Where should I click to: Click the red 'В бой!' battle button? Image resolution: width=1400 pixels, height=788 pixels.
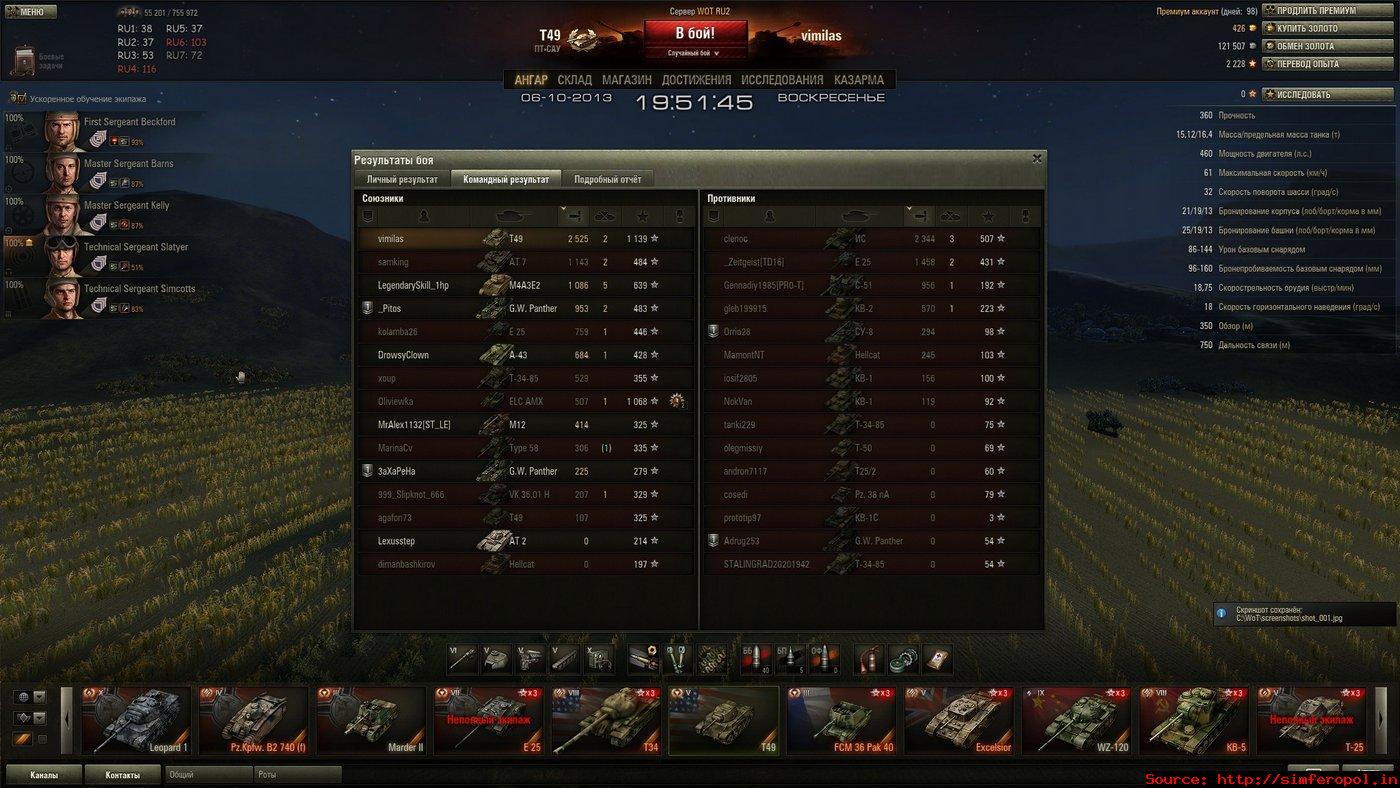(x=694, y=32)
